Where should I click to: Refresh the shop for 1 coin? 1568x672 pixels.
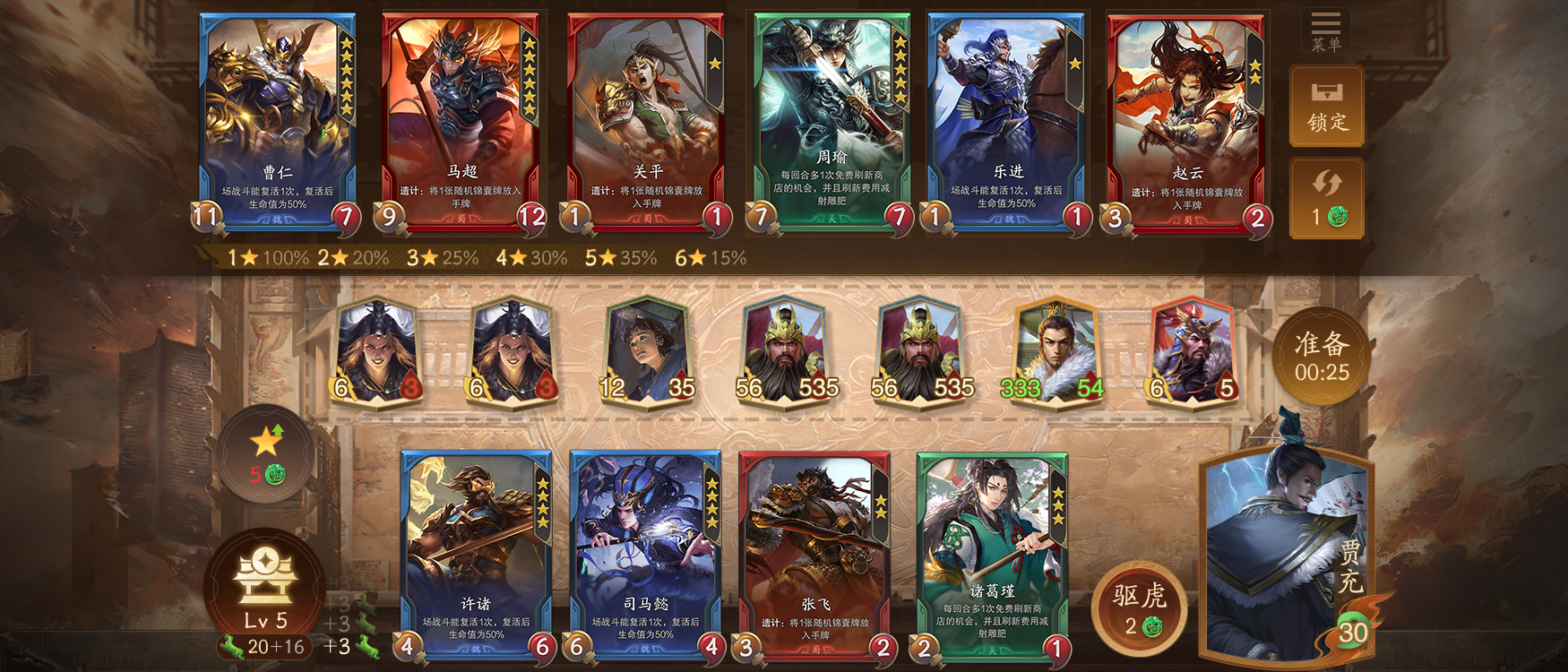pyautogui.click(x=1326, y=199)
